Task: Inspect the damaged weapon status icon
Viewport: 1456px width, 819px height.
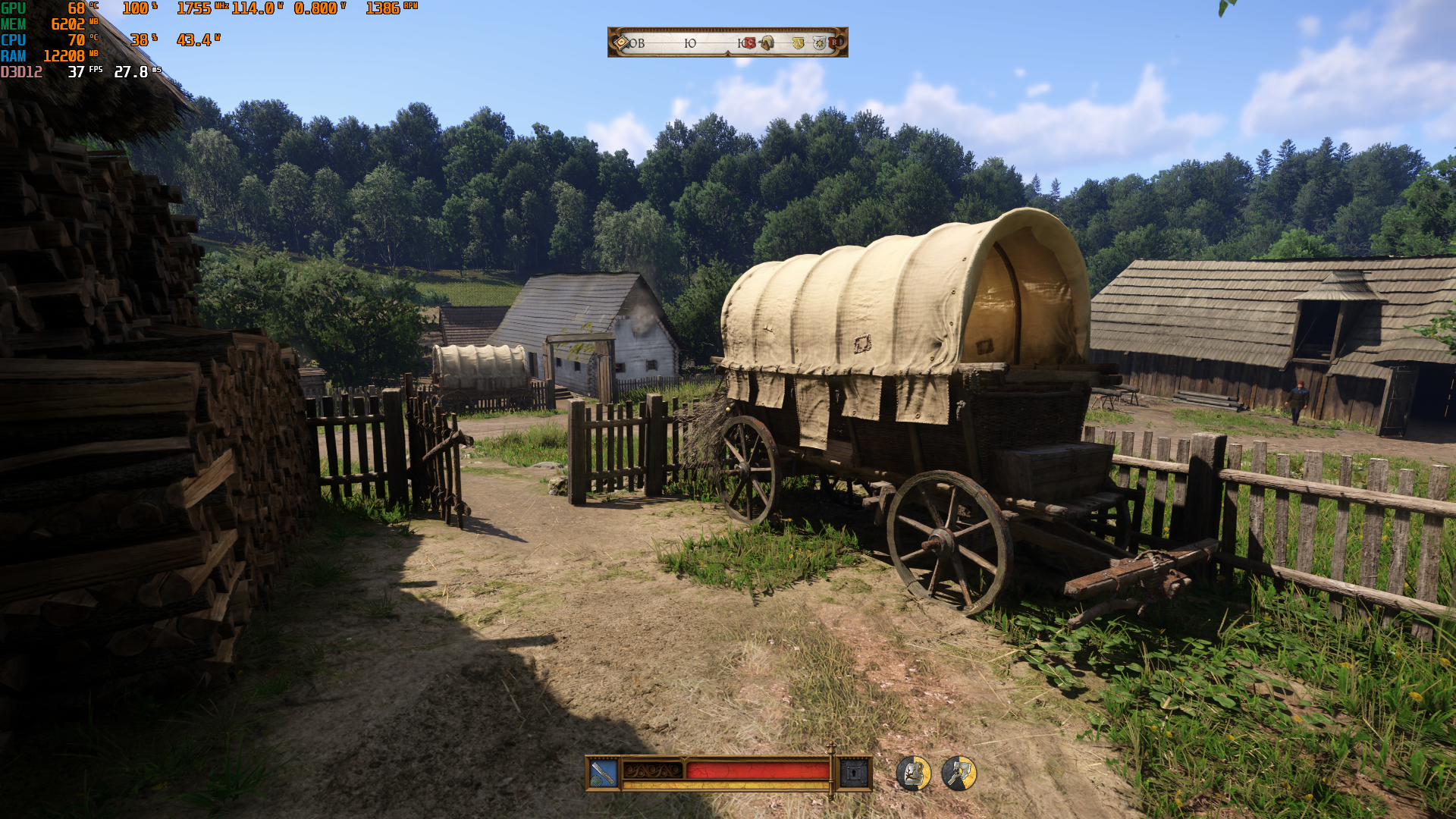Action: point(959,773)
